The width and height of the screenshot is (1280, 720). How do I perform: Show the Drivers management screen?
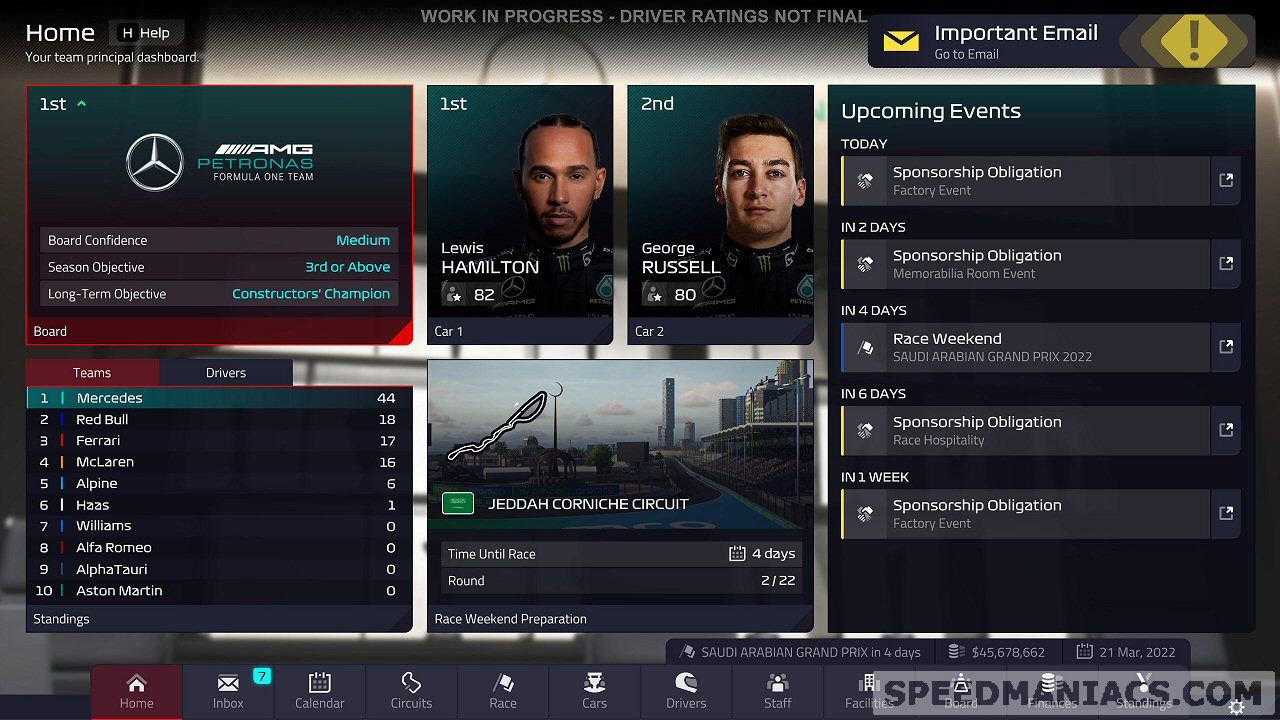click(x=686, y=692)
